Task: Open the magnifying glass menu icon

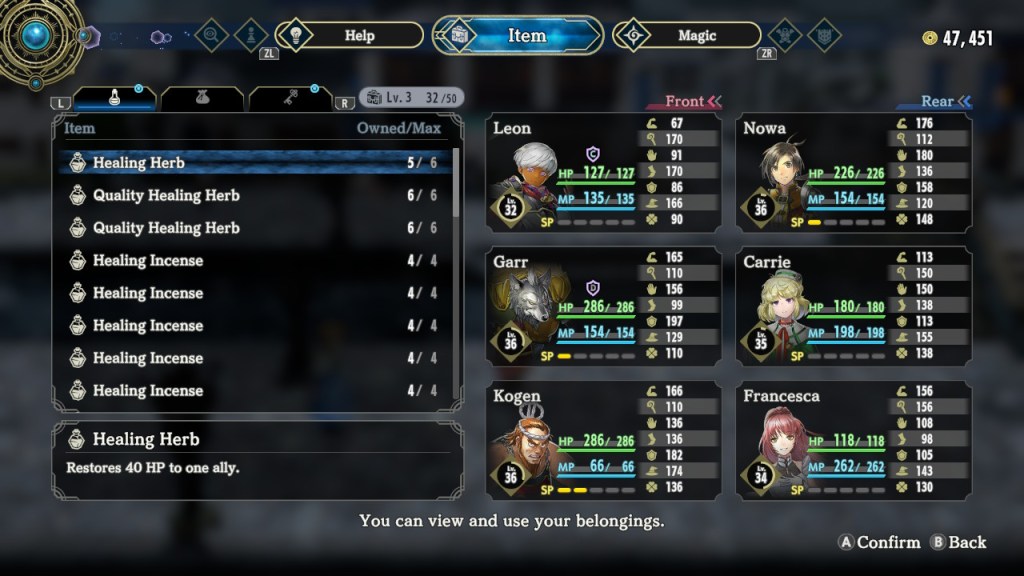Action: click(x=211, y=35)
